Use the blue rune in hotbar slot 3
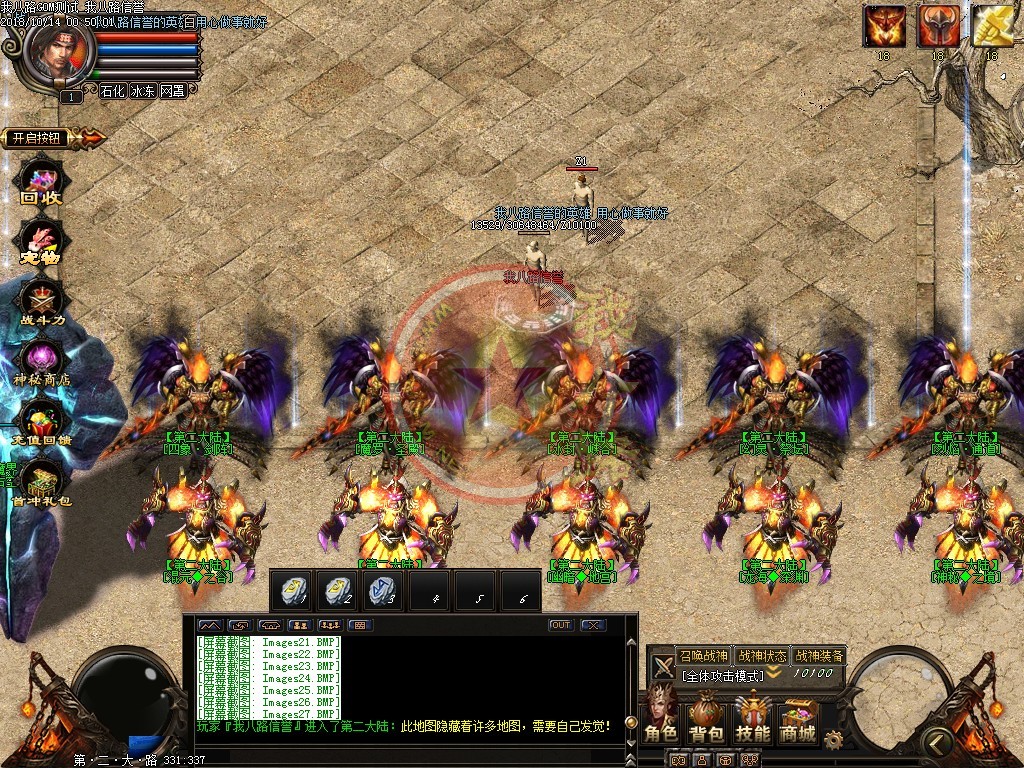The width and height of the screenshot is (1024, 768). pyautogui.click(x=385, y=591)
